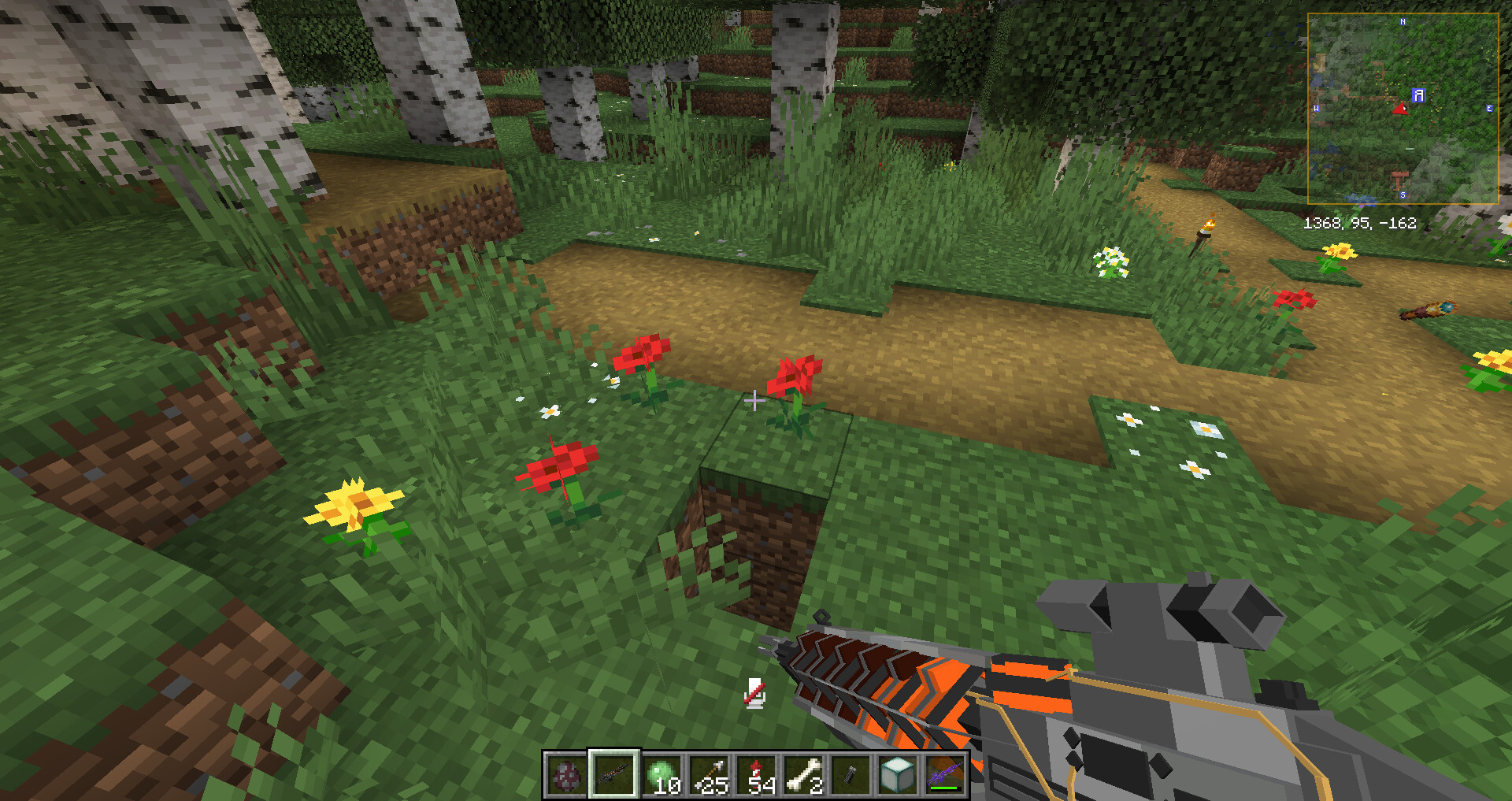Viewport: 1512px width, 801px height.
Task: Select the bone stack in the hotbar
Action: 804,775
